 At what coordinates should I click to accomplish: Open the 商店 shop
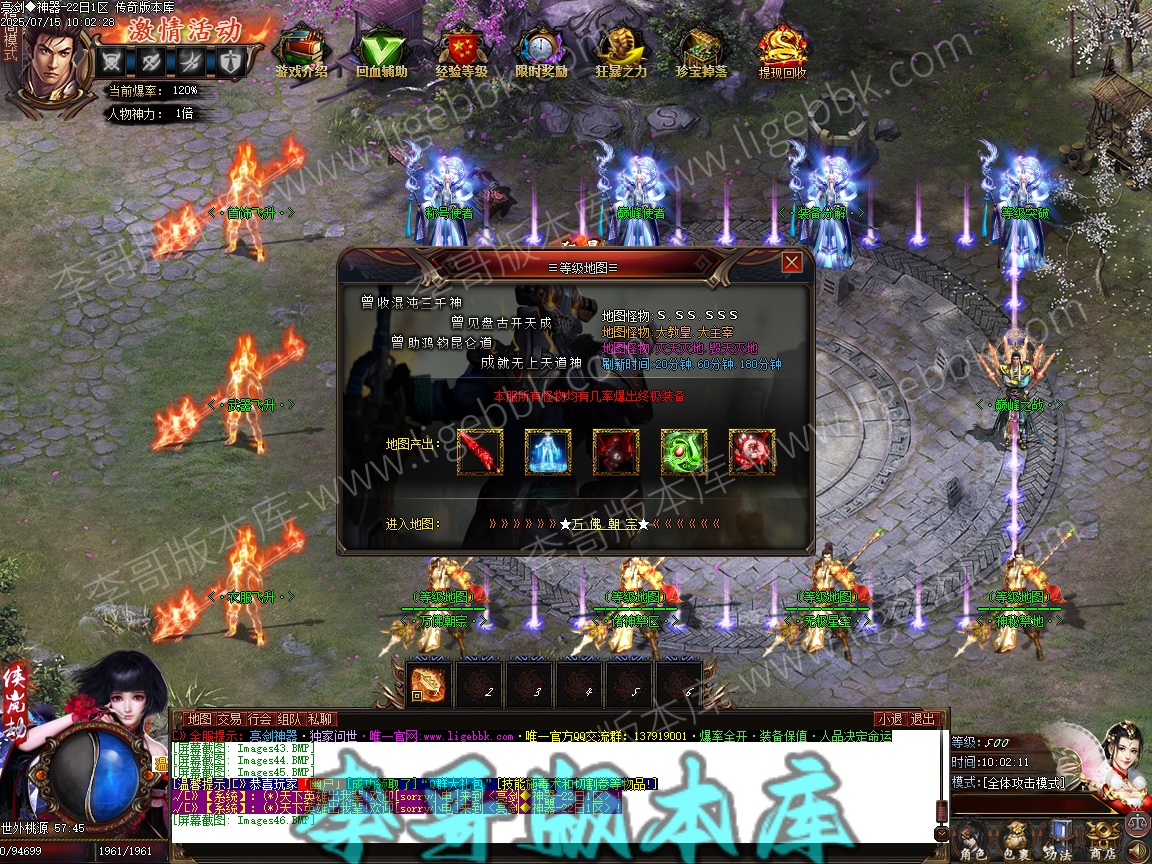[x=1102, y=838]
